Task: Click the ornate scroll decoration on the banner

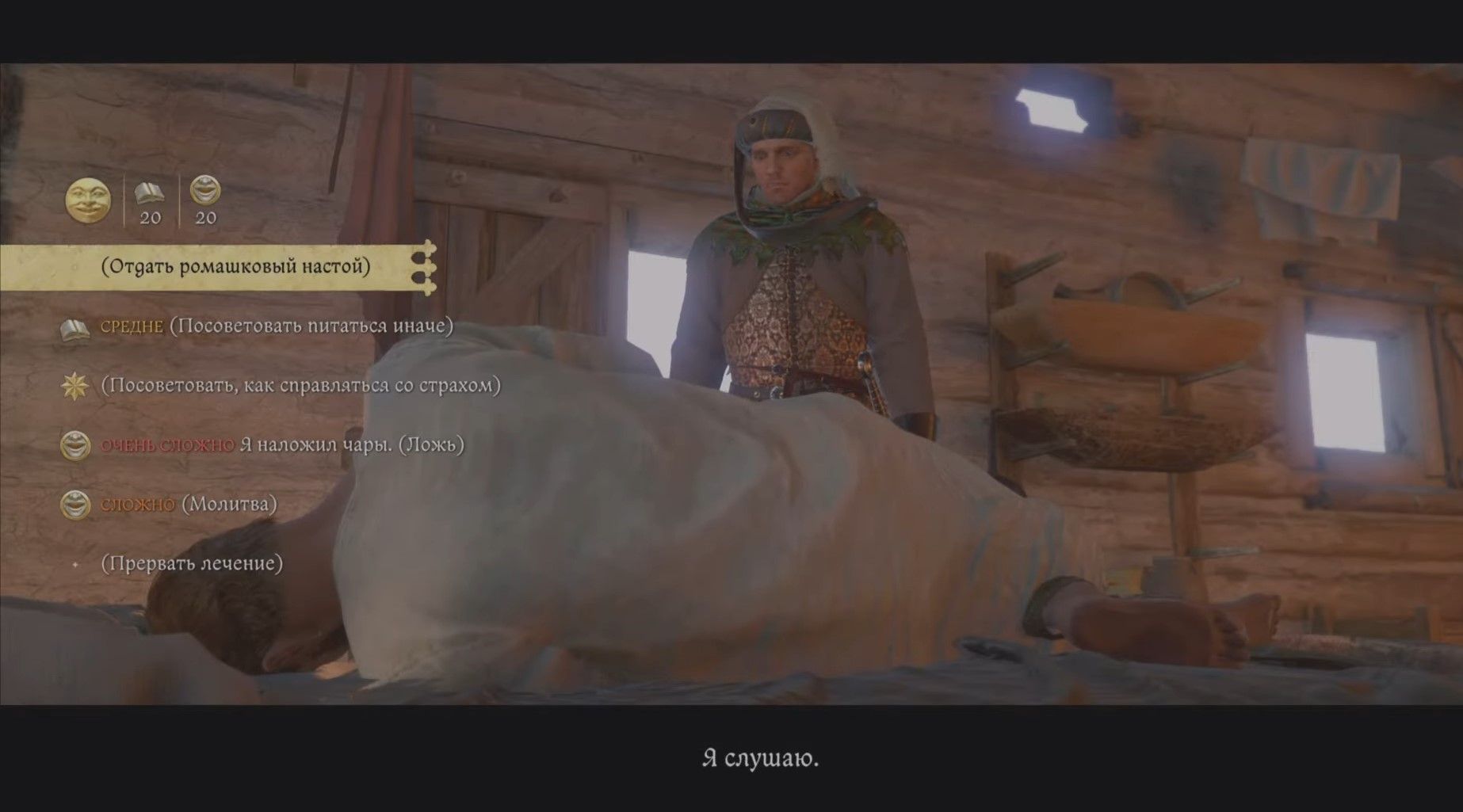Action: [426, 268]
